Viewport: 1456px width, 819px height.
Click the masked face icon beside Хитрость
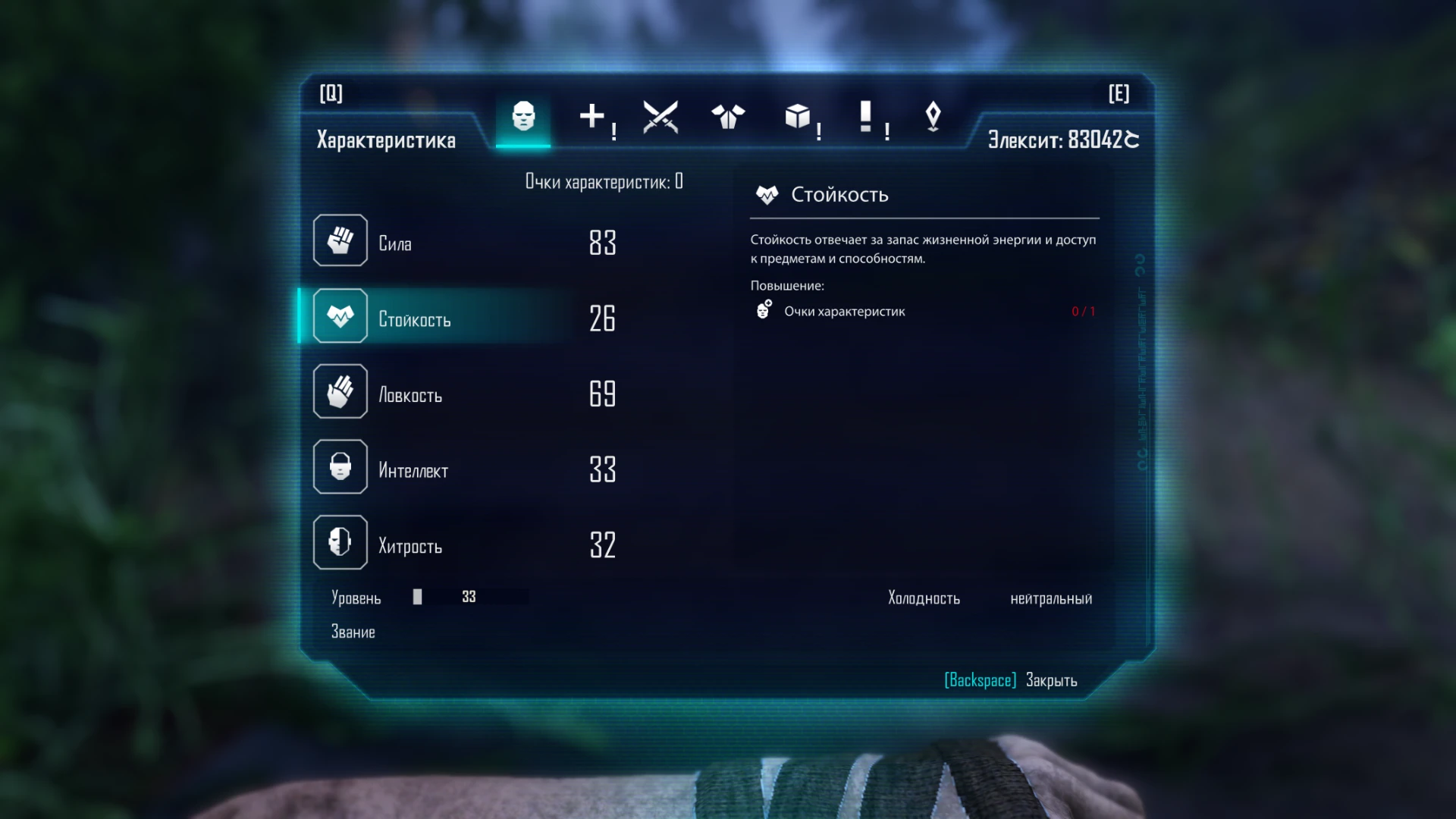[x=340, y=542]
